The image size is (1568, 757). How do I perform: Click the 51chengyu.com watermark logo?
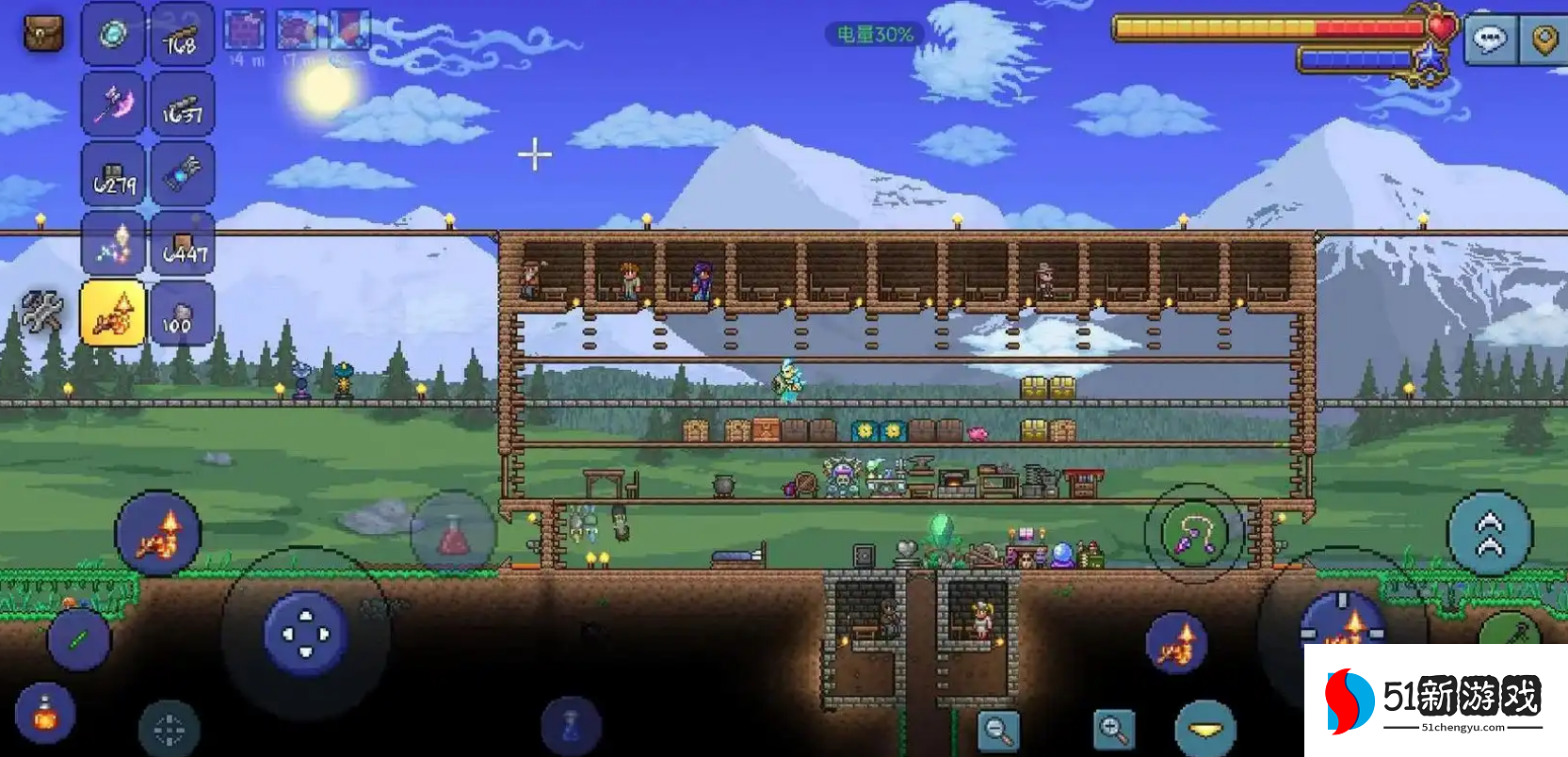tap(1435, 701)
